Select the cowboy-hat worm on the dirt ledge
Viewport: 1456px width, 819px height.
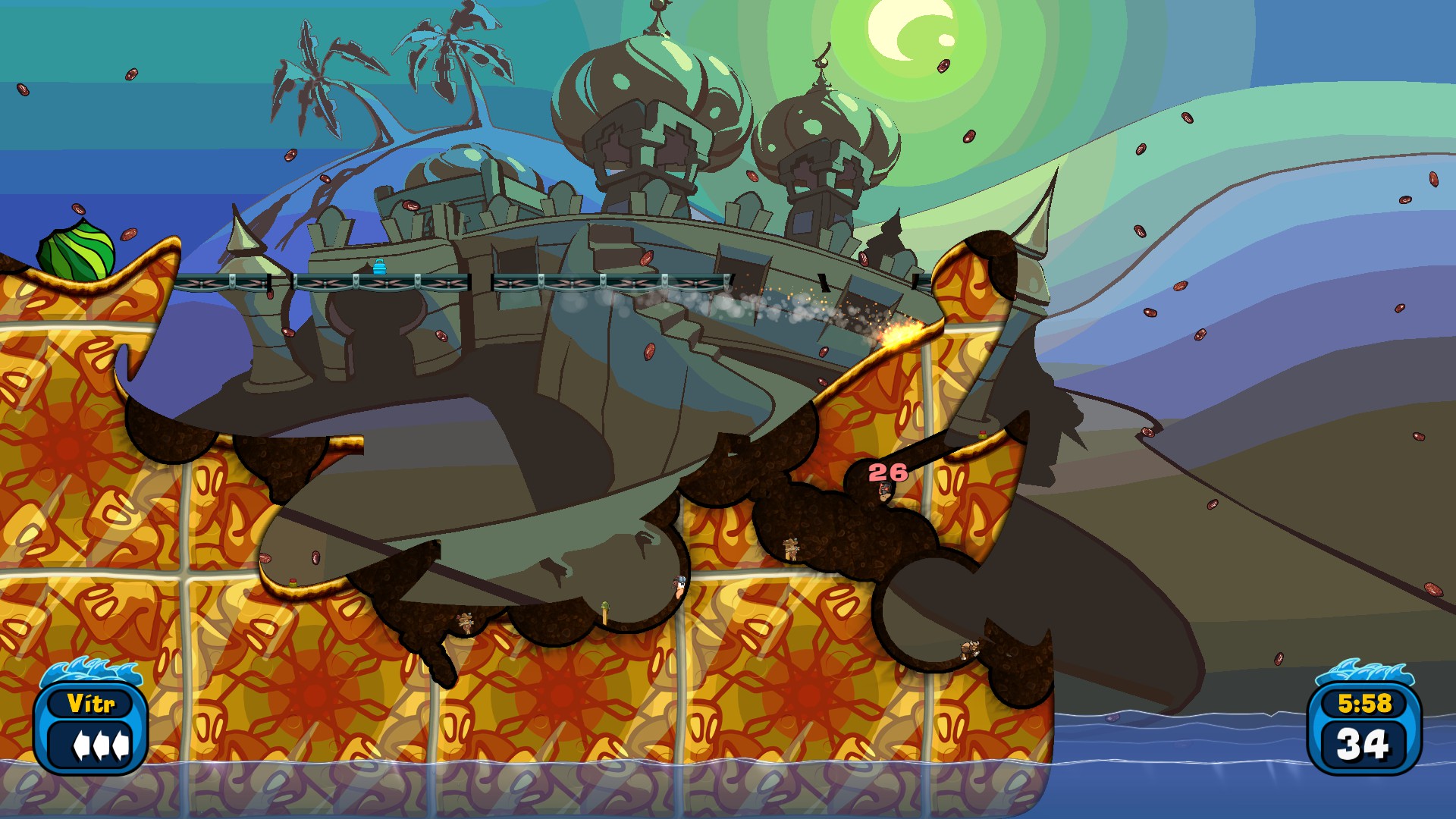click(790, 548)
